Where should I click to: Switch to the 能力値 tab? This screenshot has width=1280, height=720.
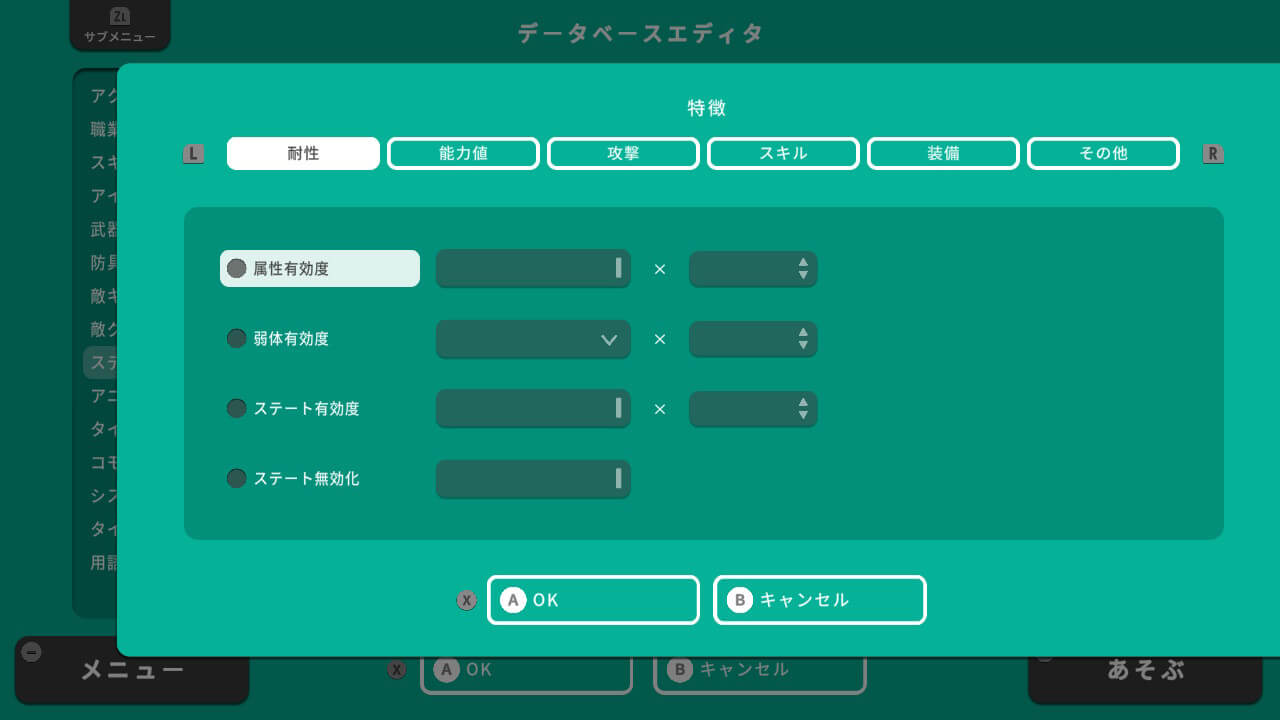point(463,153)
